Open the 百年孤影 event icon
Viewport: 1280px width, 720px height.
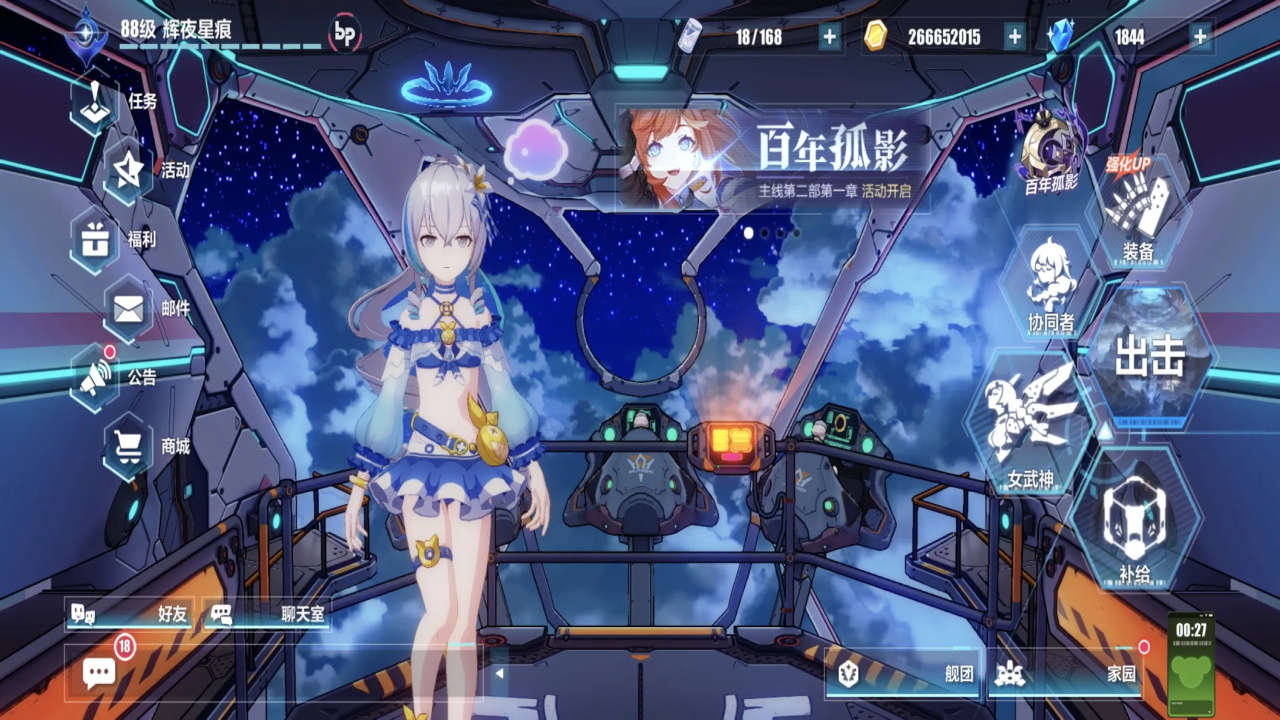(1049, 152)
